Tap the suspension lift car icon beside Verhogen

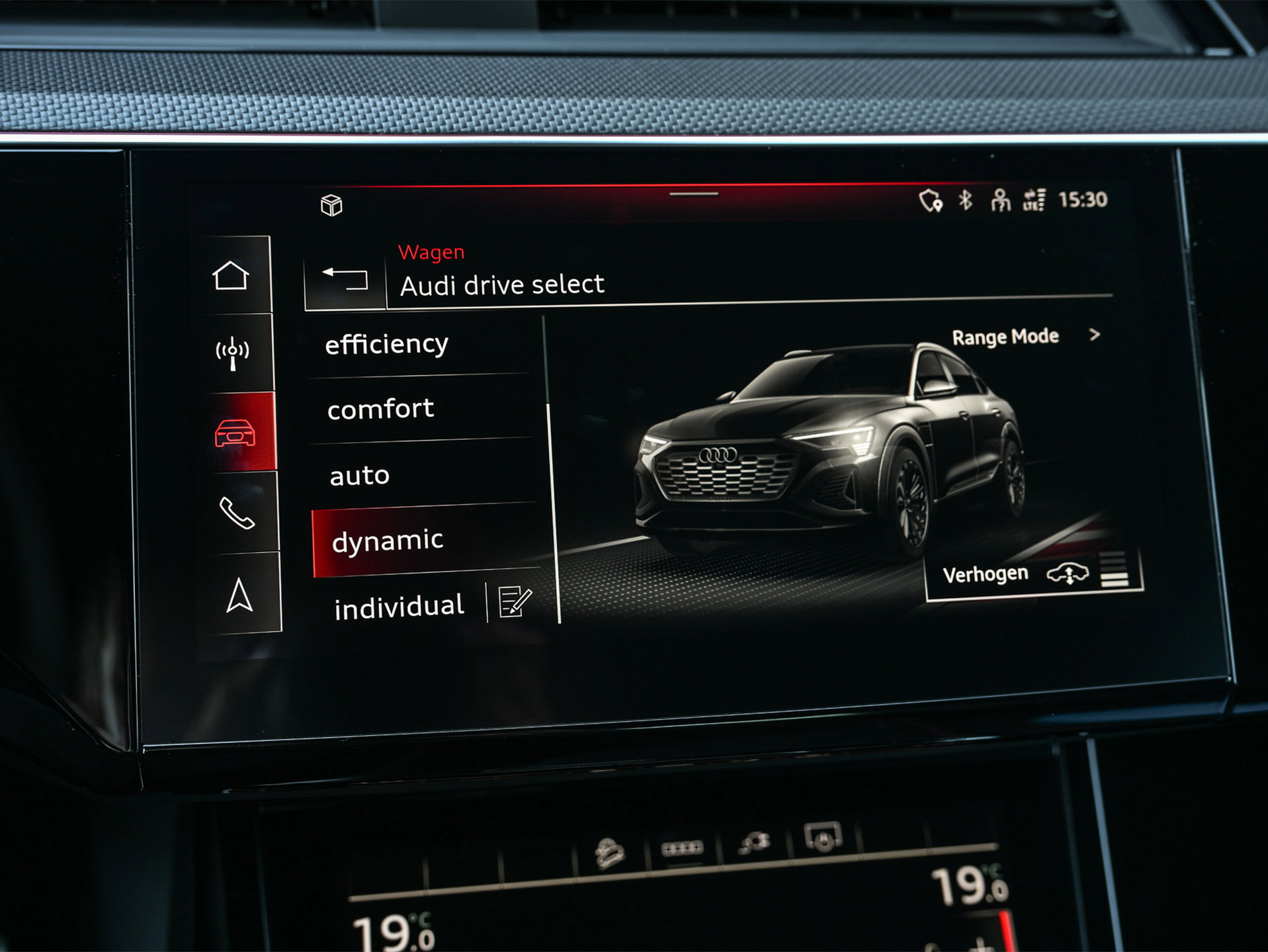click(1068, 574)
